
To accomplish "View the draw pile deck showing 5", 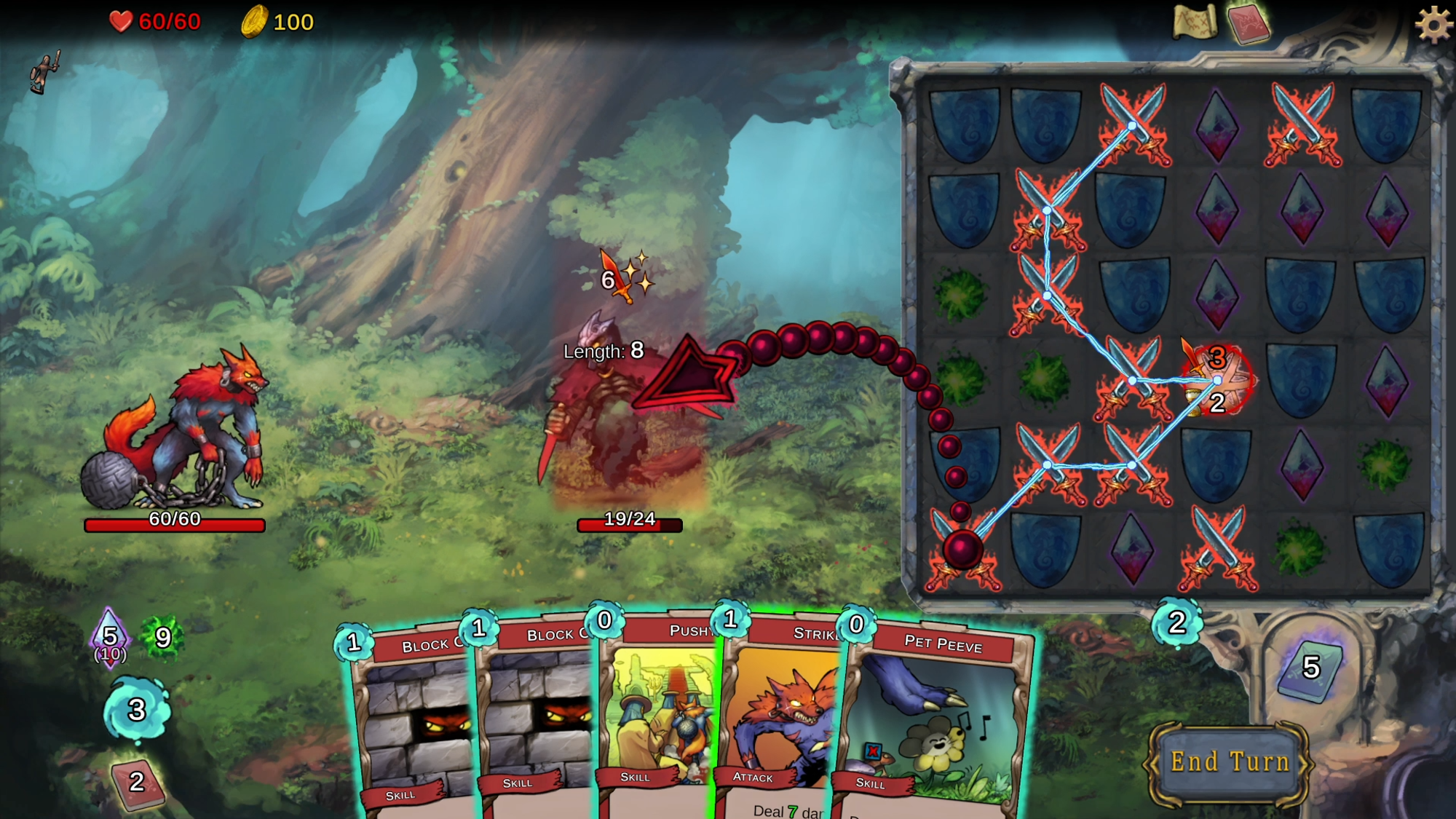I will (1310, 668).
